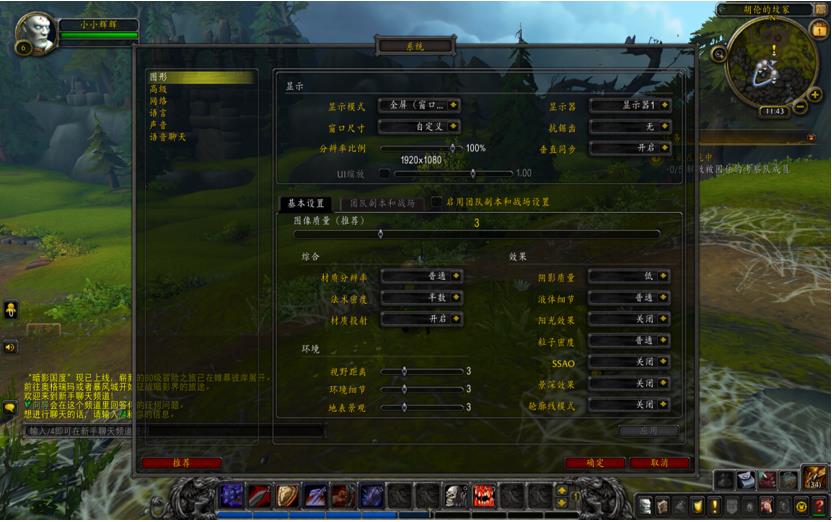Open the 抗锯齿 anti-aliasing dropdown

tap(629, 127)
